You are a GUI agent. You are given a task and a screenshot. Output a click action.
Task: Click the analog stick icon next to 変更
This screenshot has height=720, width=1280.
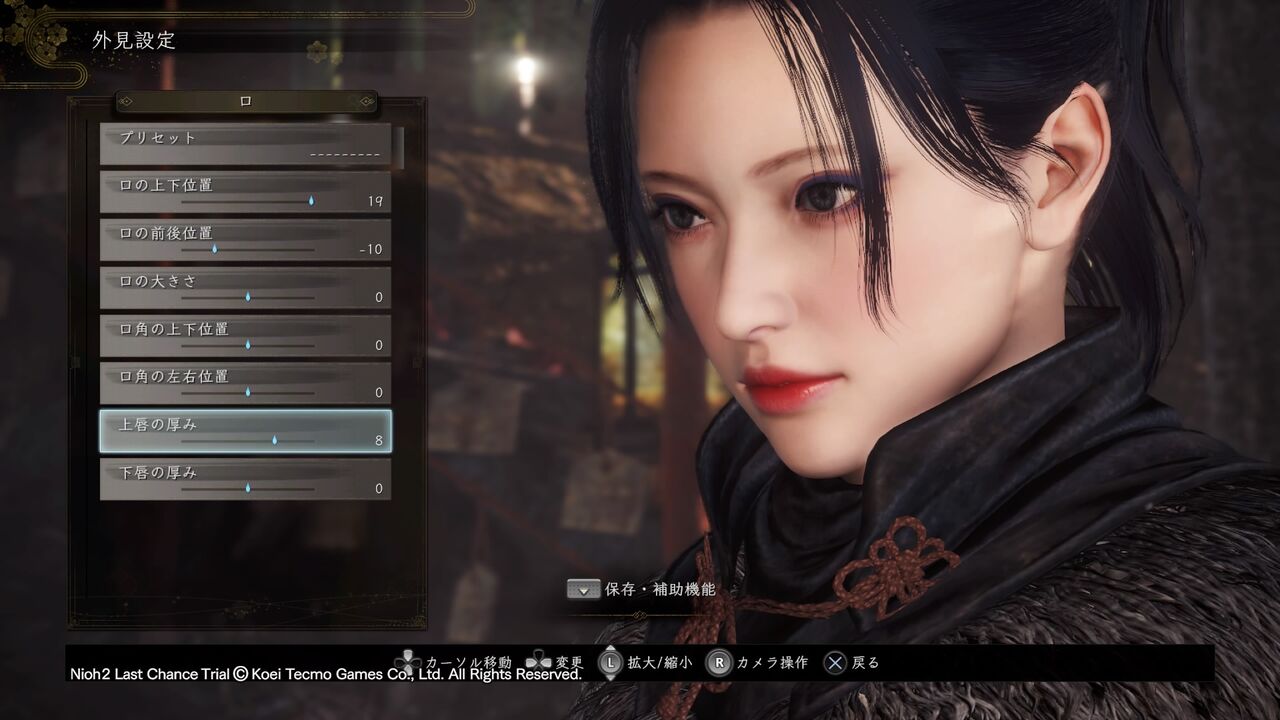click(x=540, y=662)
